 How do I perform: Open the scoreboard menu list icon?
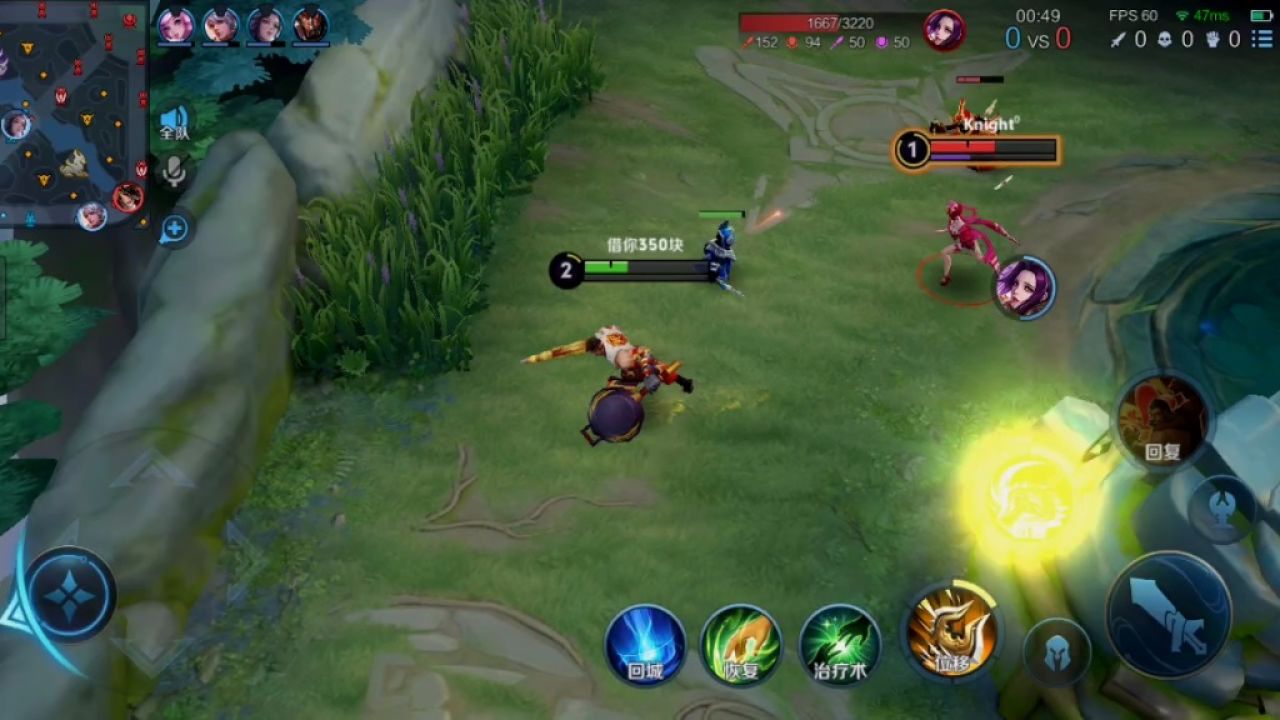pyautogui.click(x=1261, y=39)
